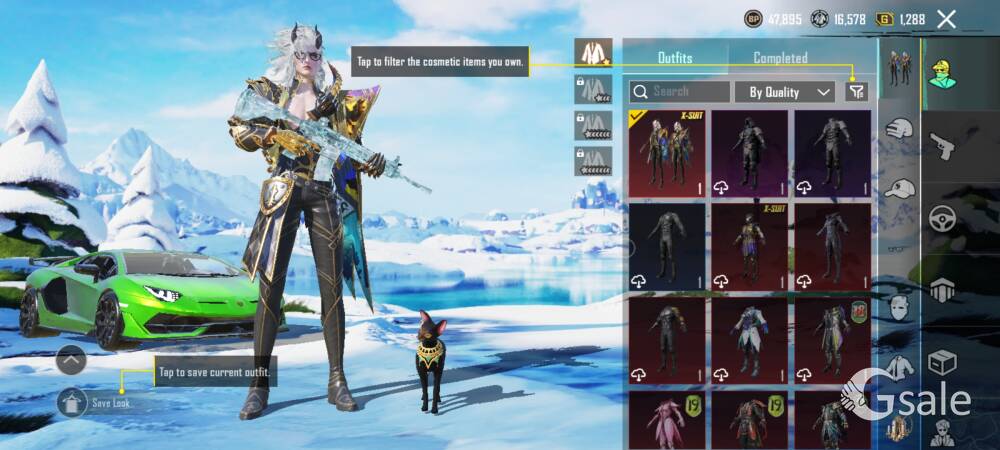Viewport: 1000px width, 450px height.
Task: Close the inventory screen with the X
Action: (x=947, y=19)
